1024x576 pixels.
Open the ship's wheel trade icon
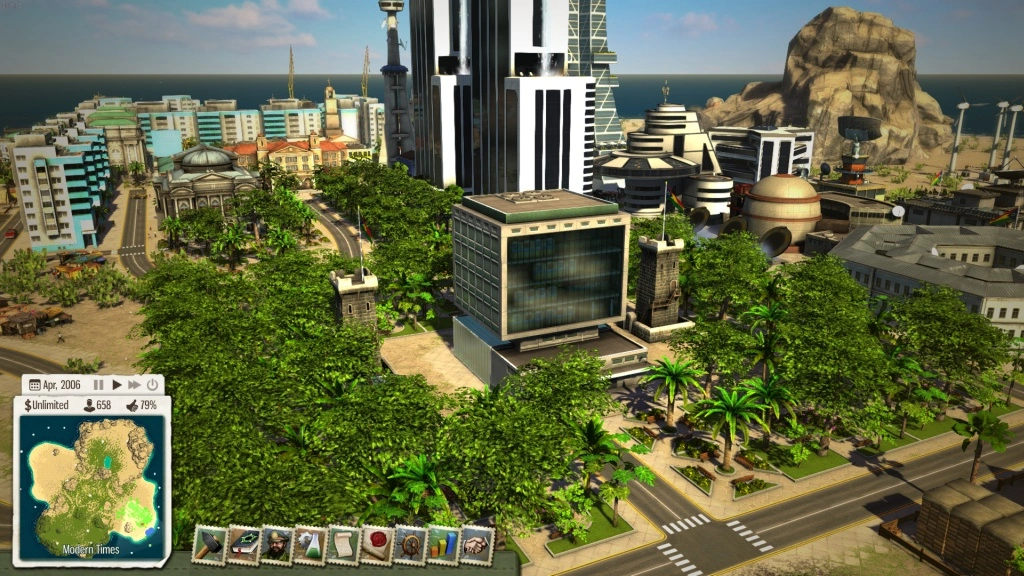pyautogui.click(x=411, y=545)
